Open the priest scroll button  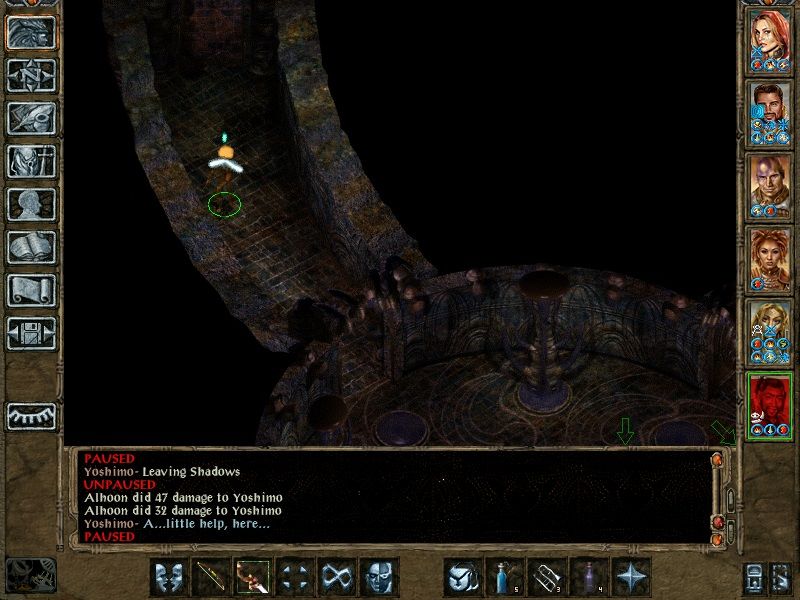[31, 291]
